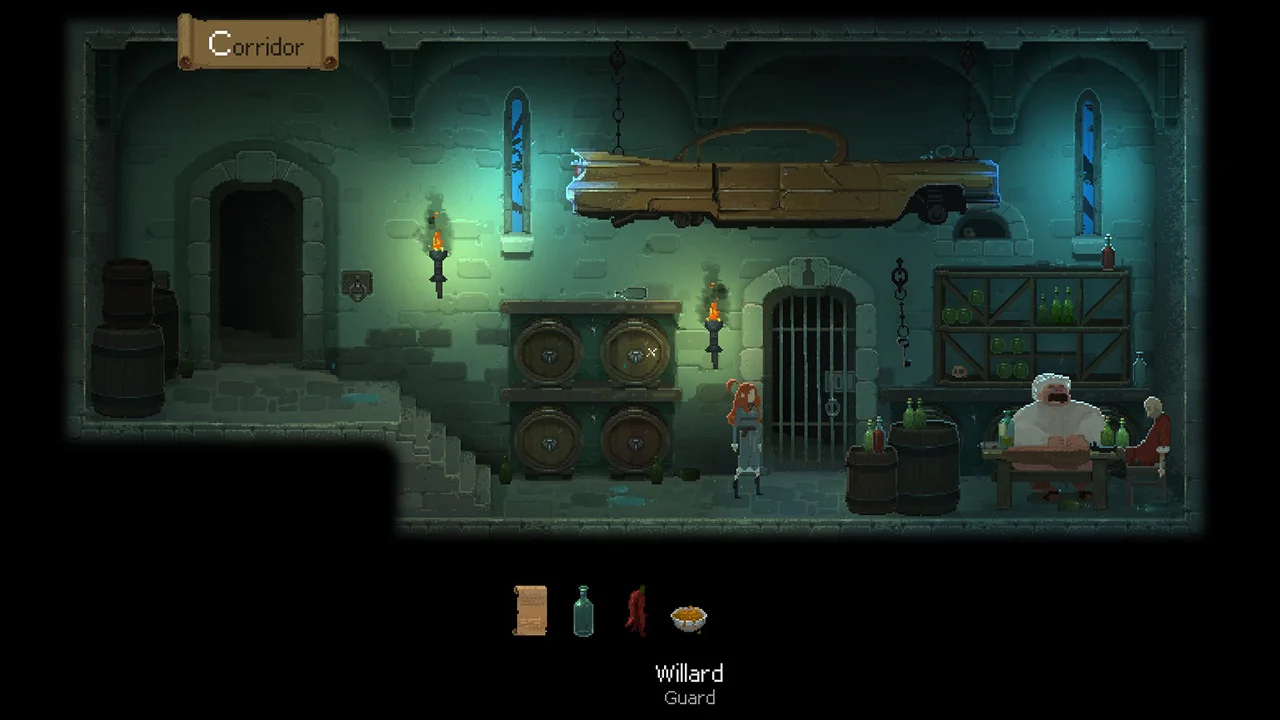1280x720 pixels.
Task: Select the bowl of stew in inventory
Action: tap(688, 617)
